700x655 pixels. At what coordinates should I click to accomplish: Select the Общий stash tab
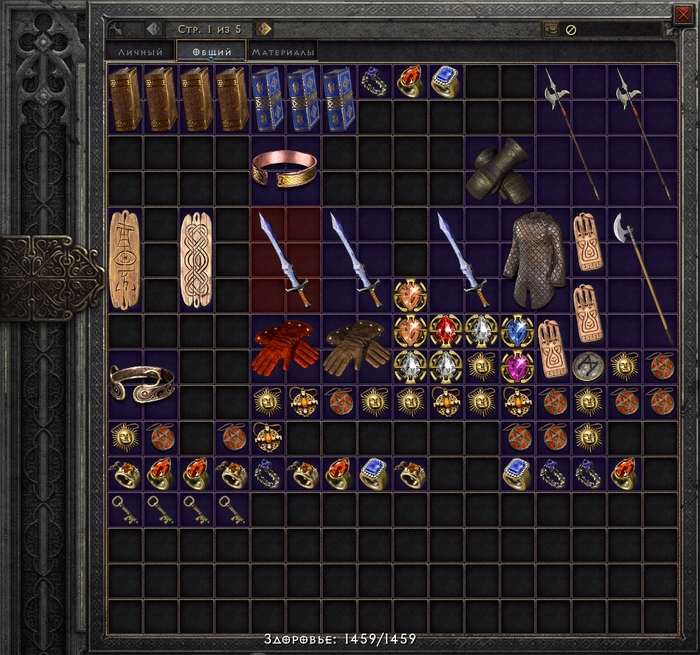click(211, 52)
